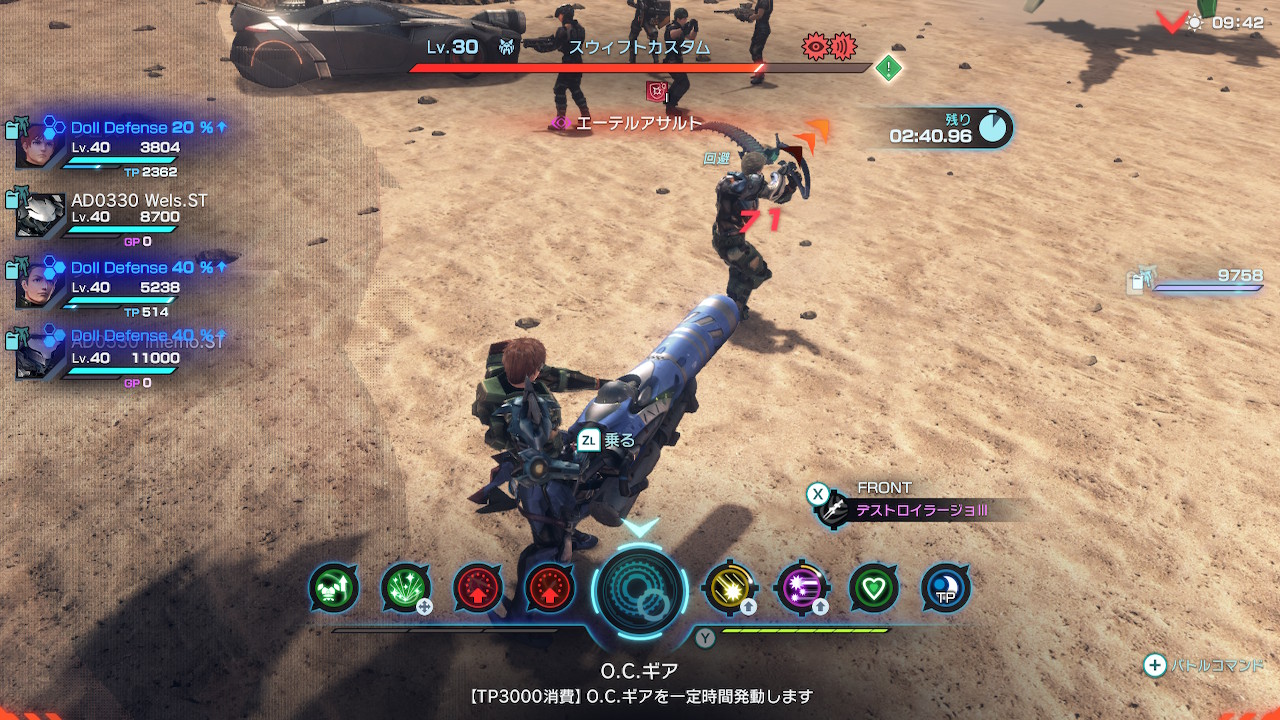
Task: Use the green party buff art
Action: point(334,588)
